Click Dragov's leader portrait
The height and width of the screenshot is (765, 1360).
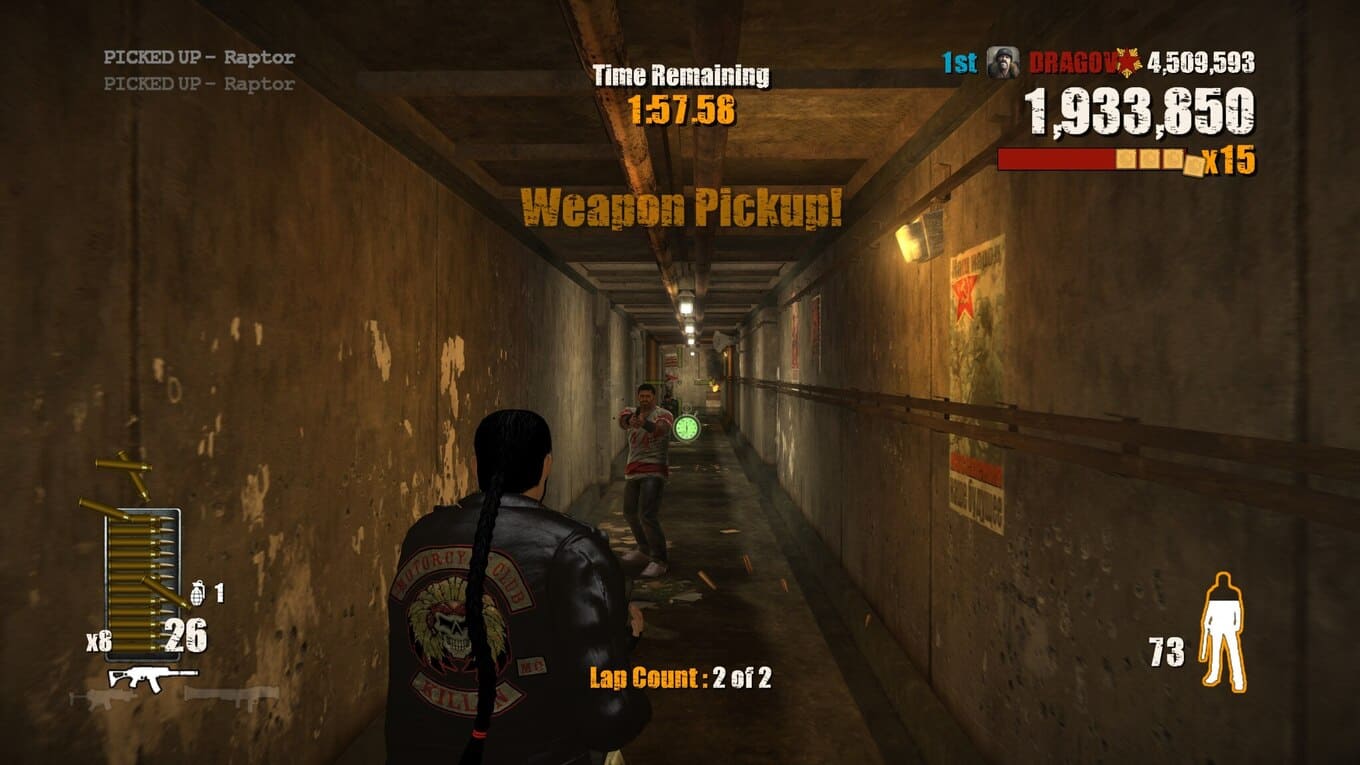[x=1003, y=63]
